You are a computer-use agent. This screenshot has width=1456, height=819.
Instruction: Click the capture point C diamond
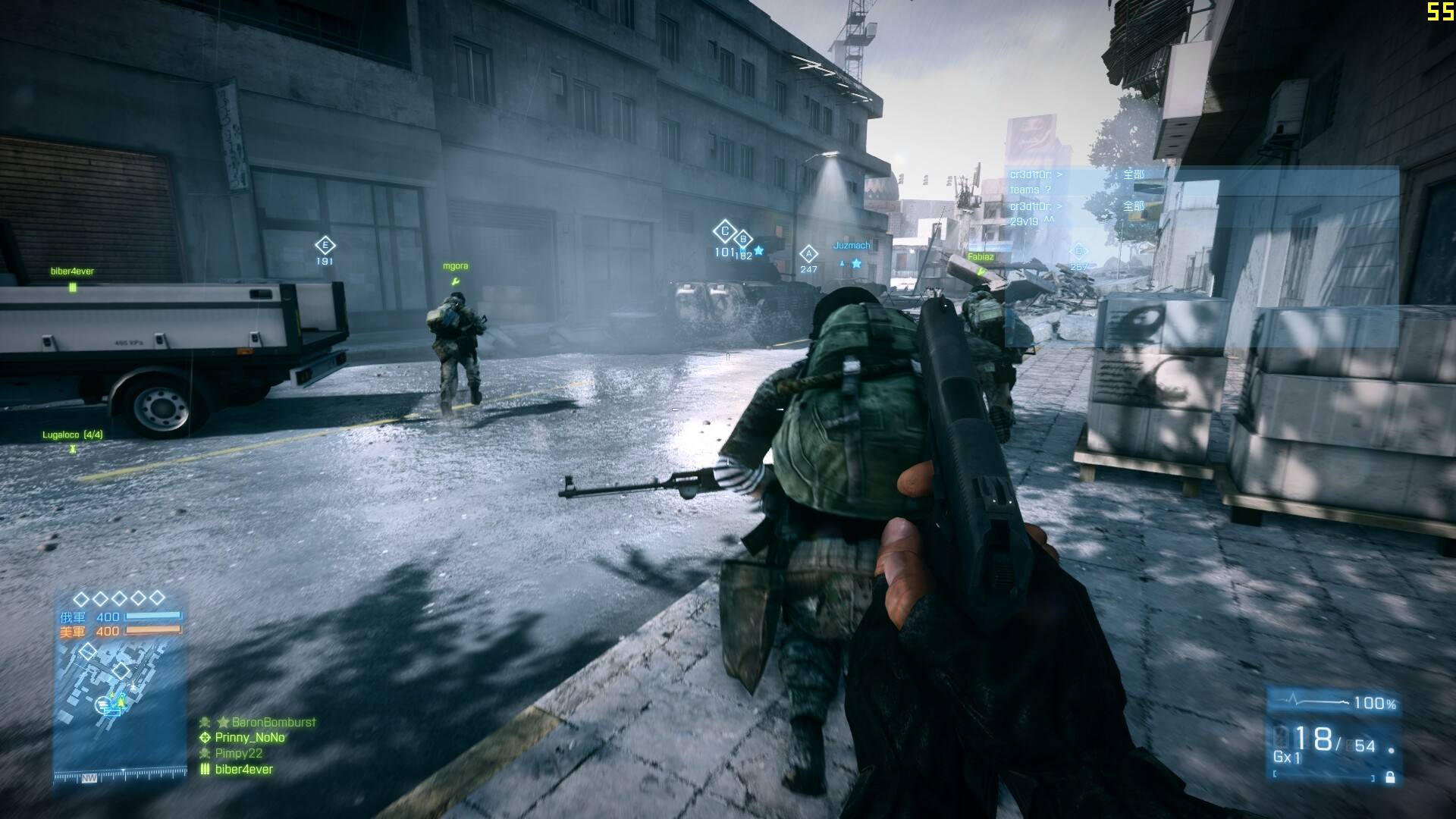pyautogui.click(x=724, y=231)
